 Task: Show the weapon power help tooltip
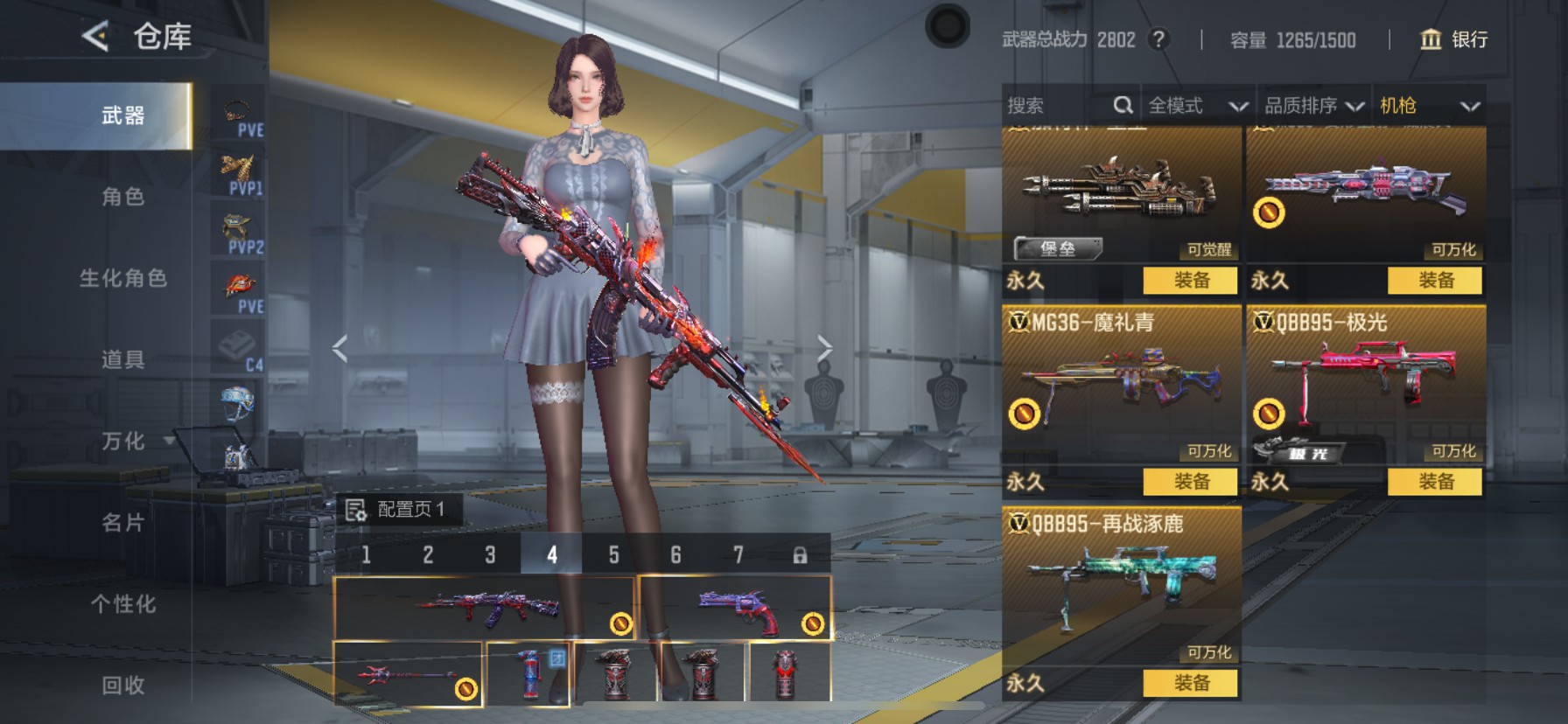pos(1158,39)
